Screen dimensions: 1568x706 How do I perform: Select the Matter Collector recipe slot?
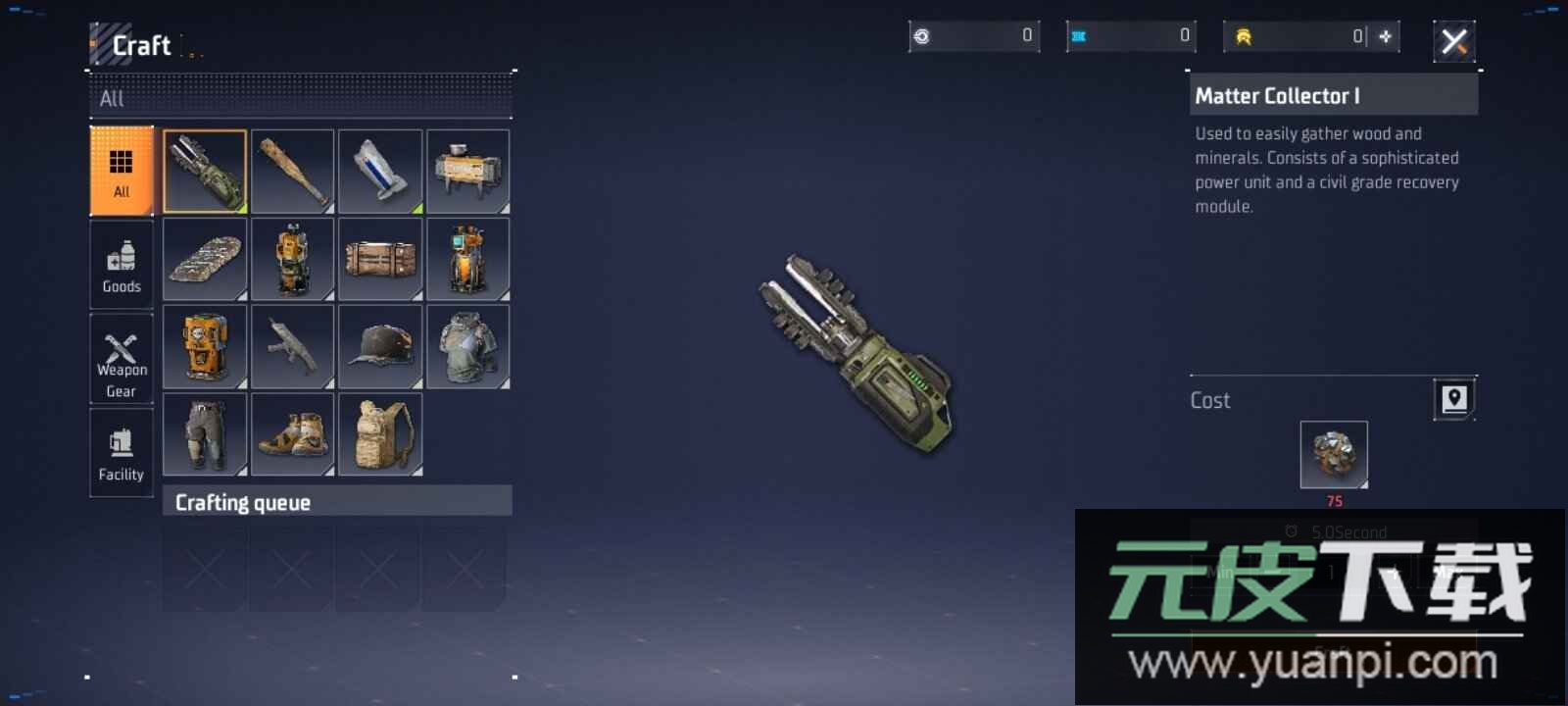click(x=205, y=172)
